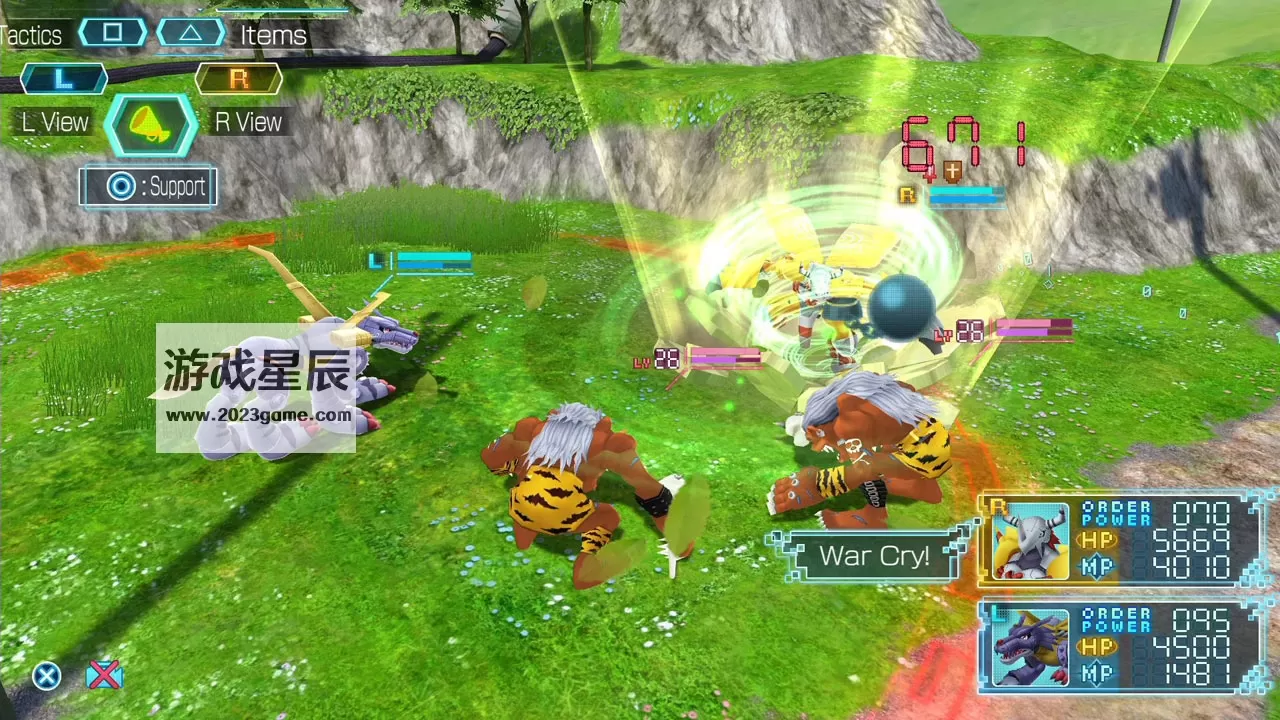Toggle the R View camera option

(x=247, y=122)
